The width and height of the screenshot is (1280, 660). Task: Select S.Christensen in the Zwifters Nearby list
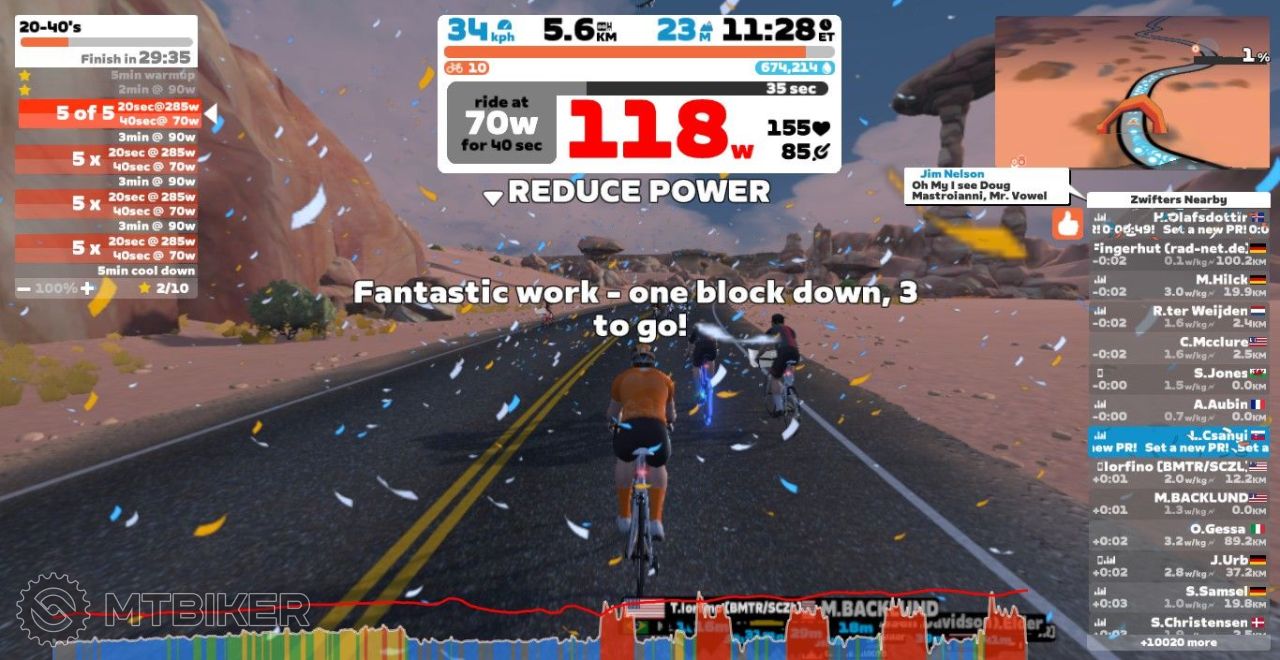pyautogui.click(x=1178, y=625)
